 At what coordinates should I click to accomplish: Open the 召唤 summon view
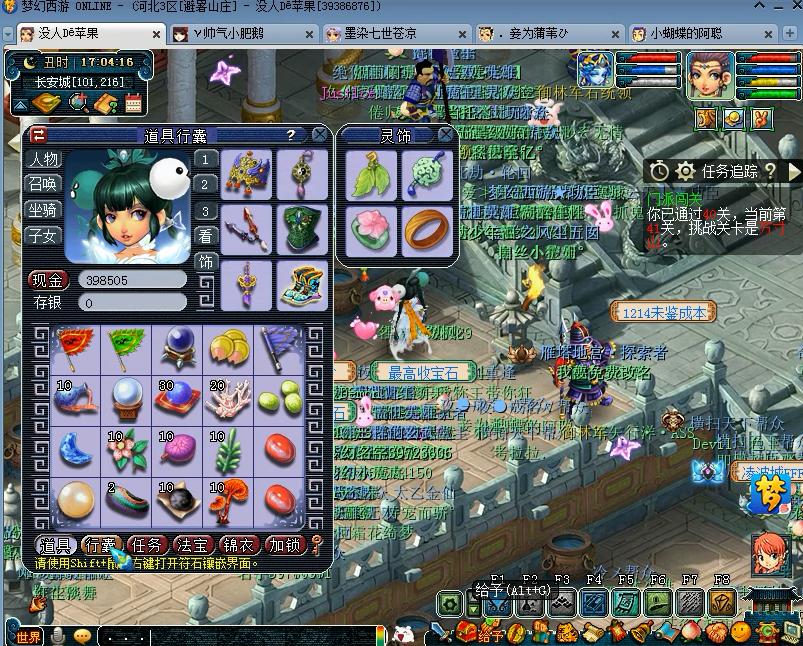pos(43,184)
